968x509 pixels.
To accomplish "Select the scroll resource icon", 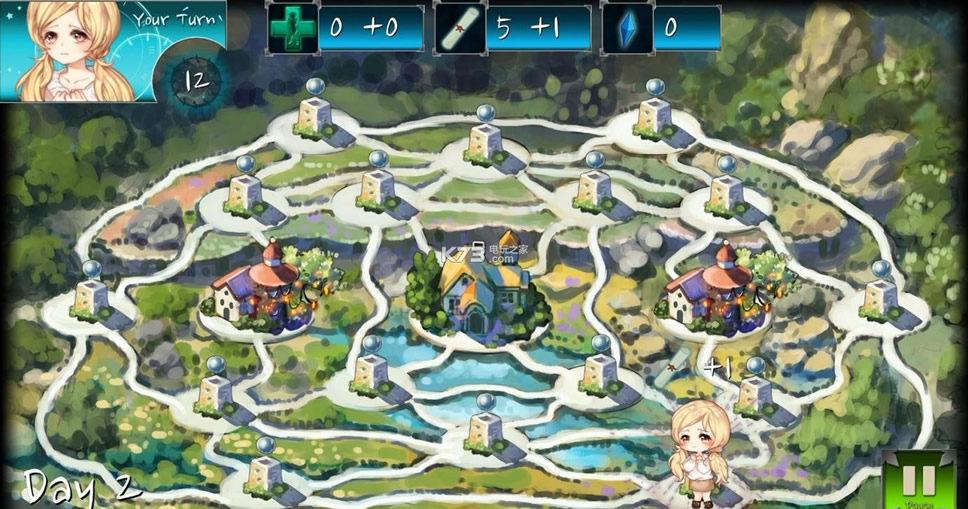I will (460, 28).
